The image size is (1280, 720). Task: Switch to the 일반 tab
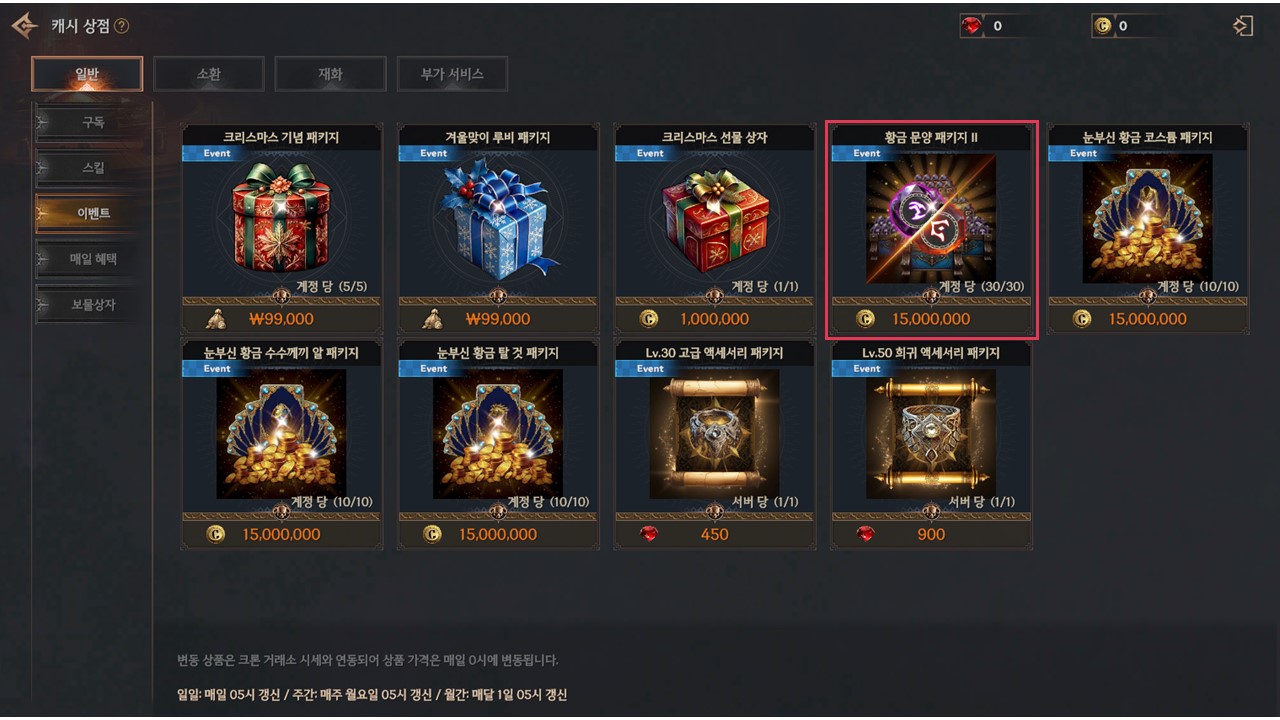coord(87,74)
